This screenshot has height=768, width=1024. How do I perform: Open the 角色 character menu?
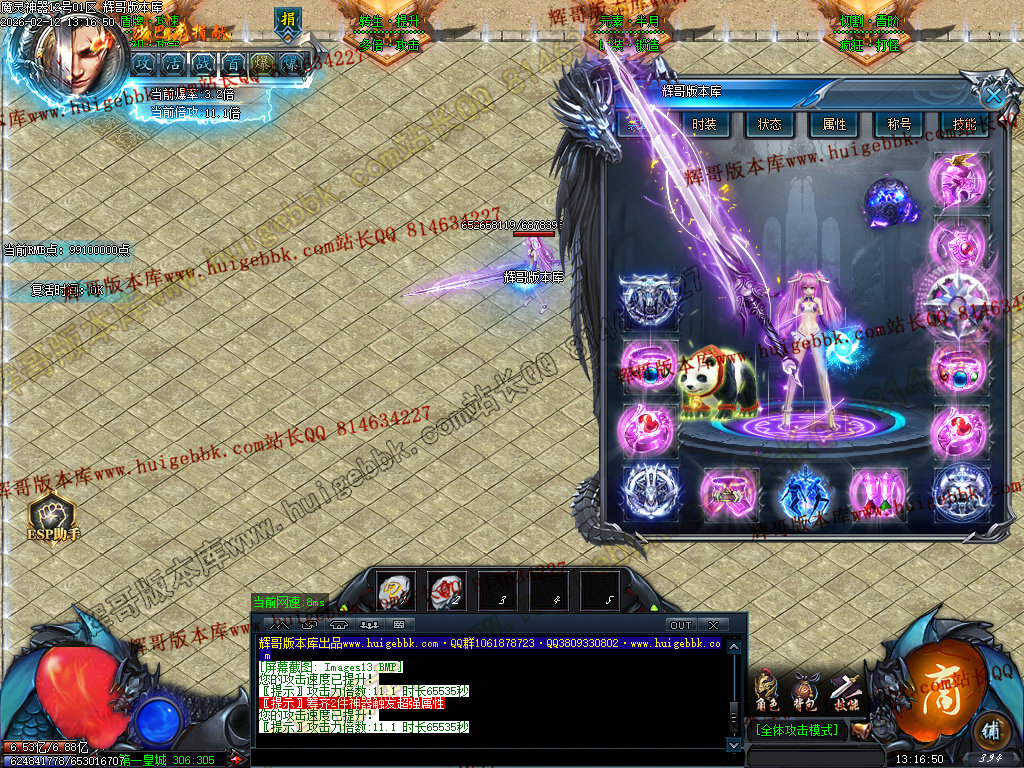click(766, 690)
